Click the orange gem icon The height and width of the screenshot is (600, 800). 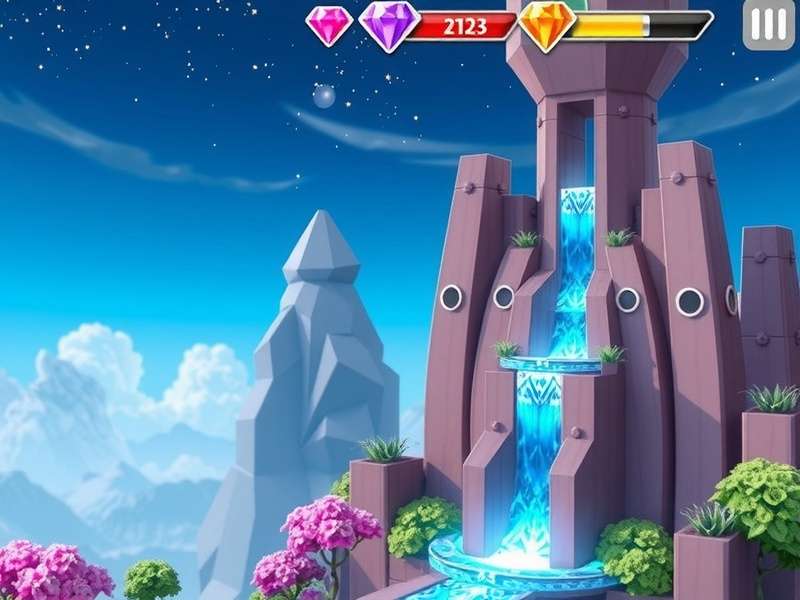(x=547, y=24)
